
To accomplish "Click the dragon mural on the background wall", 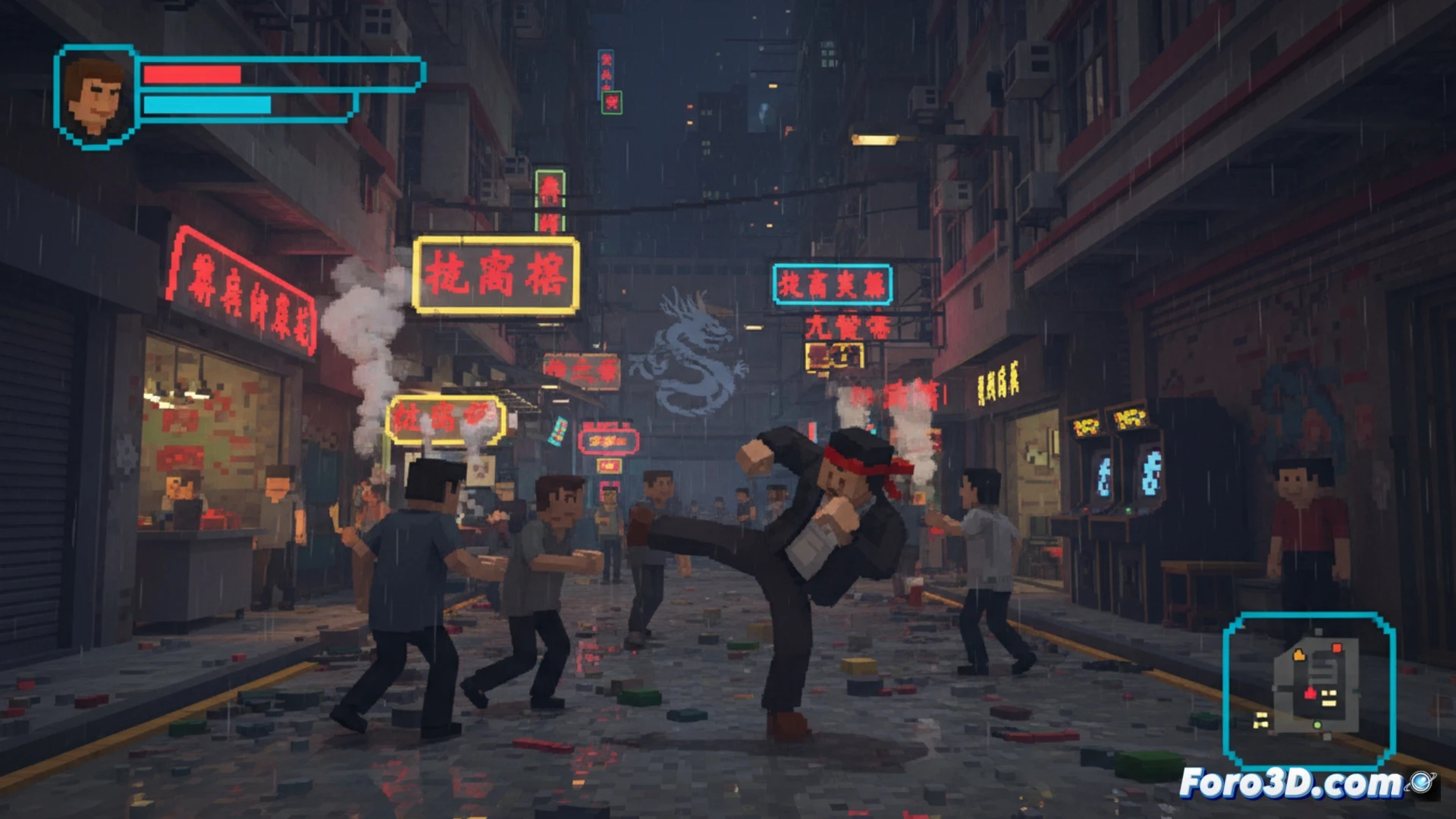I will [686, 349].
